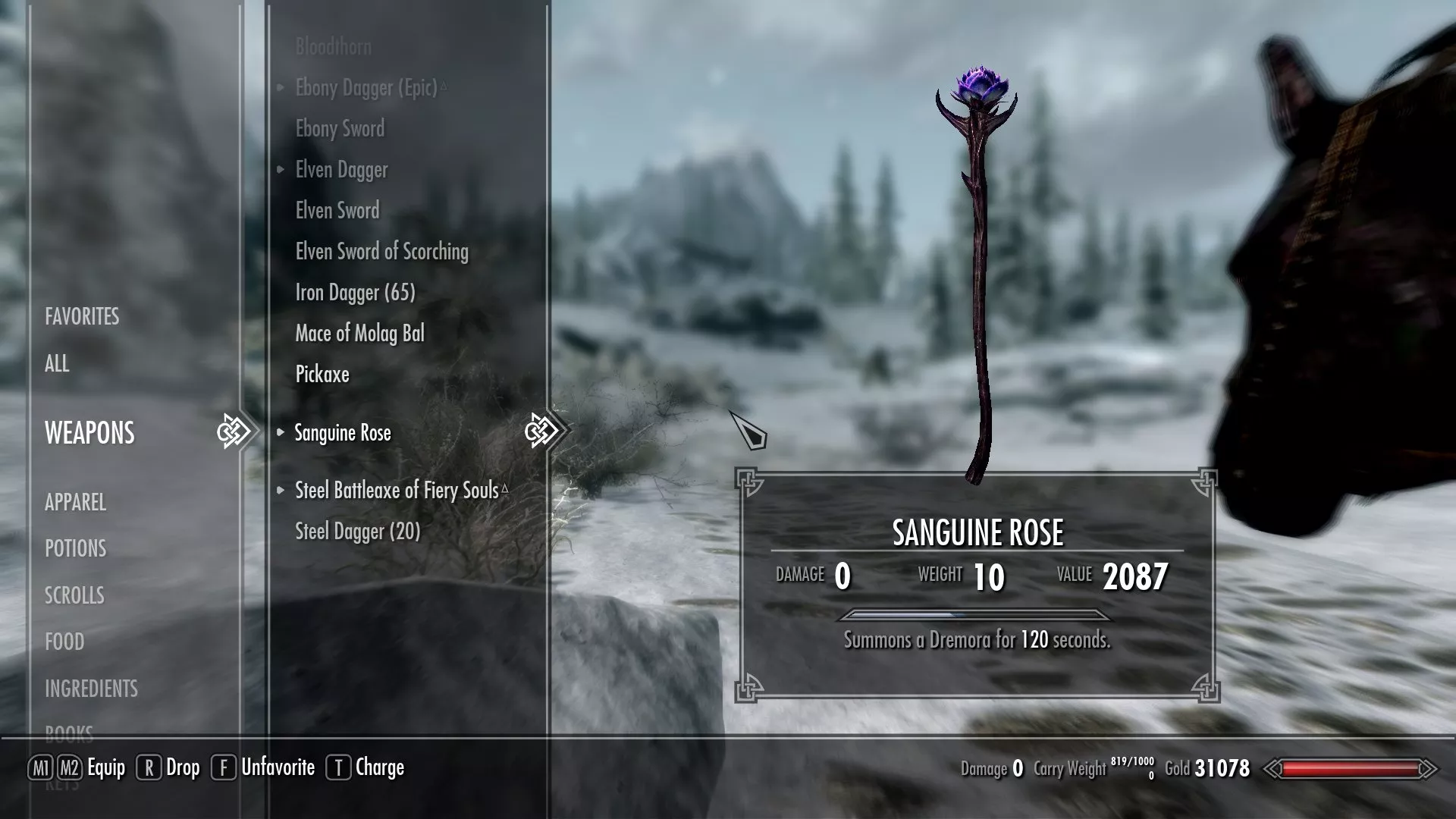Image resolution: width=1456 pixels, height=819 pixels.
Task: Select the Weapons category
Action: pos(89,433)
